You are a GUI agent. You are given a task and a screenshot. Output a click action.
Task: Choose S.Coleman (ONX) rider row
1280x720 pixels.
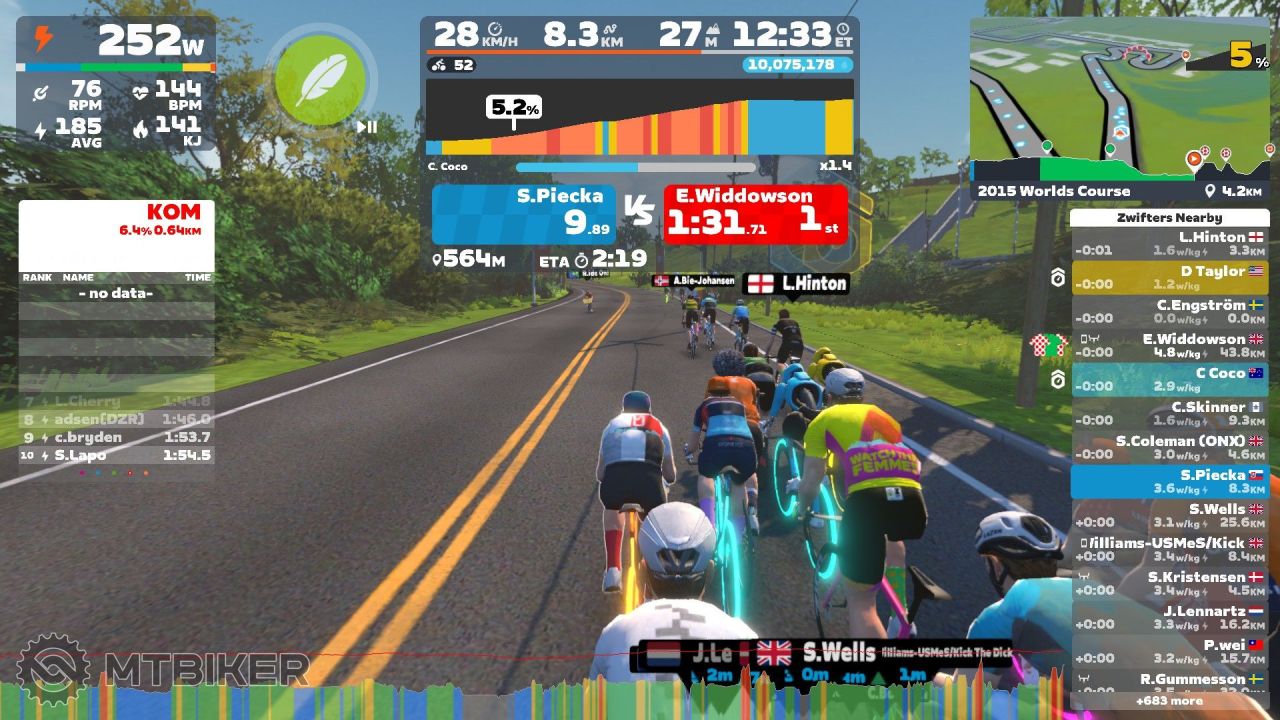(1168, 448)
